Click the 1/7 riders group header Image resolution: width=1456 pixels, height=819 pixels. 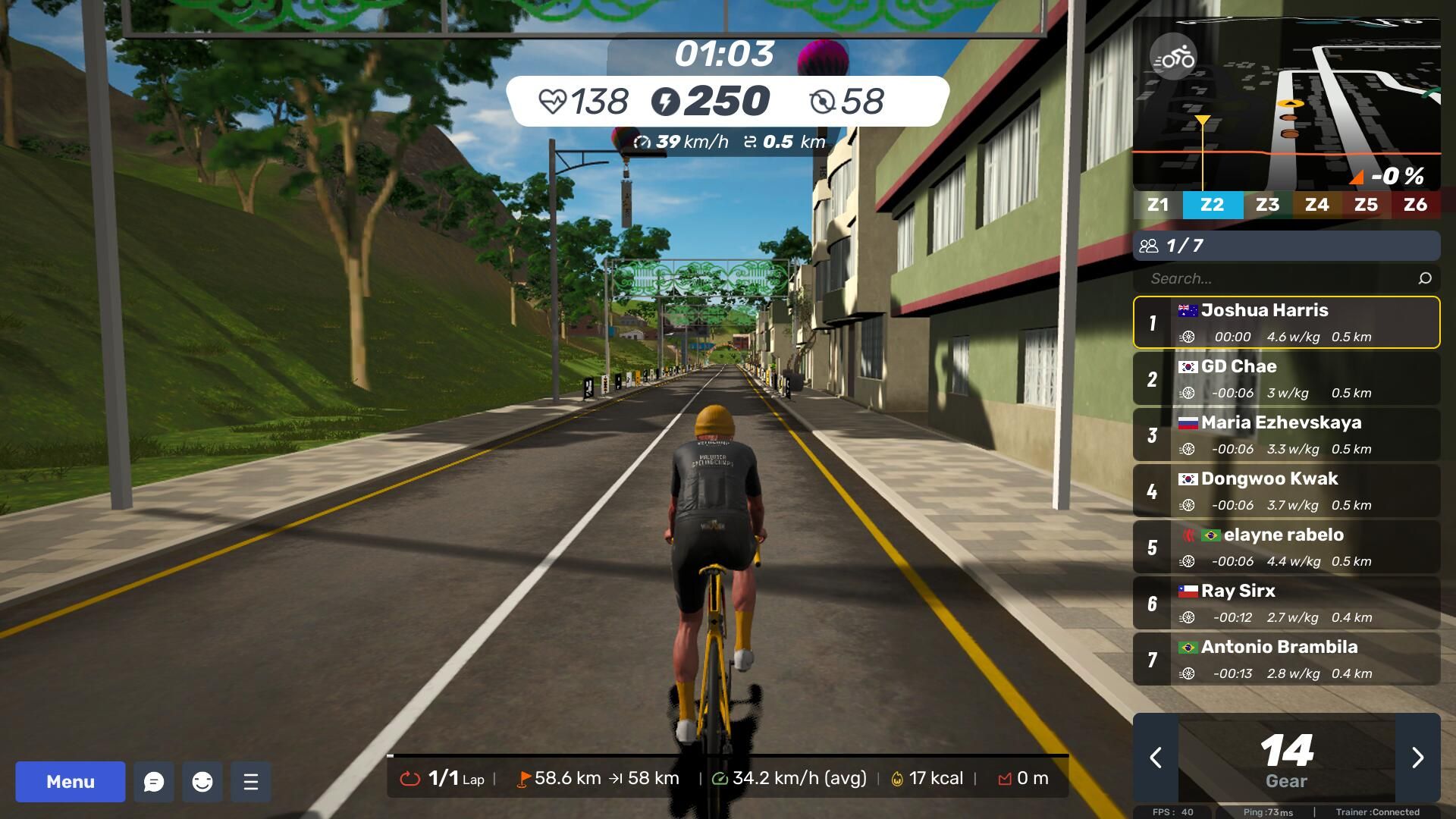click(1287, 246)
